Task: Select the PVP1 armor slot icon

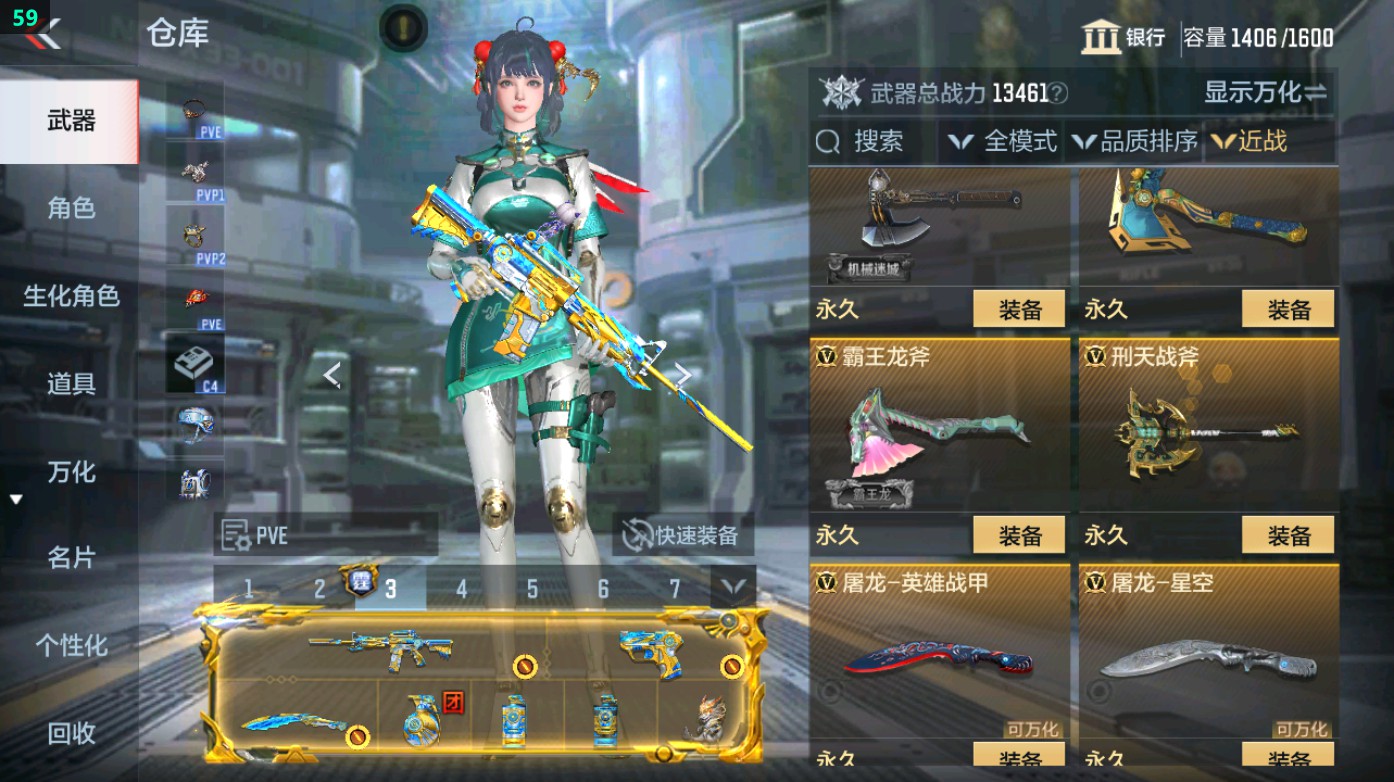Action: tap(197, 170)
